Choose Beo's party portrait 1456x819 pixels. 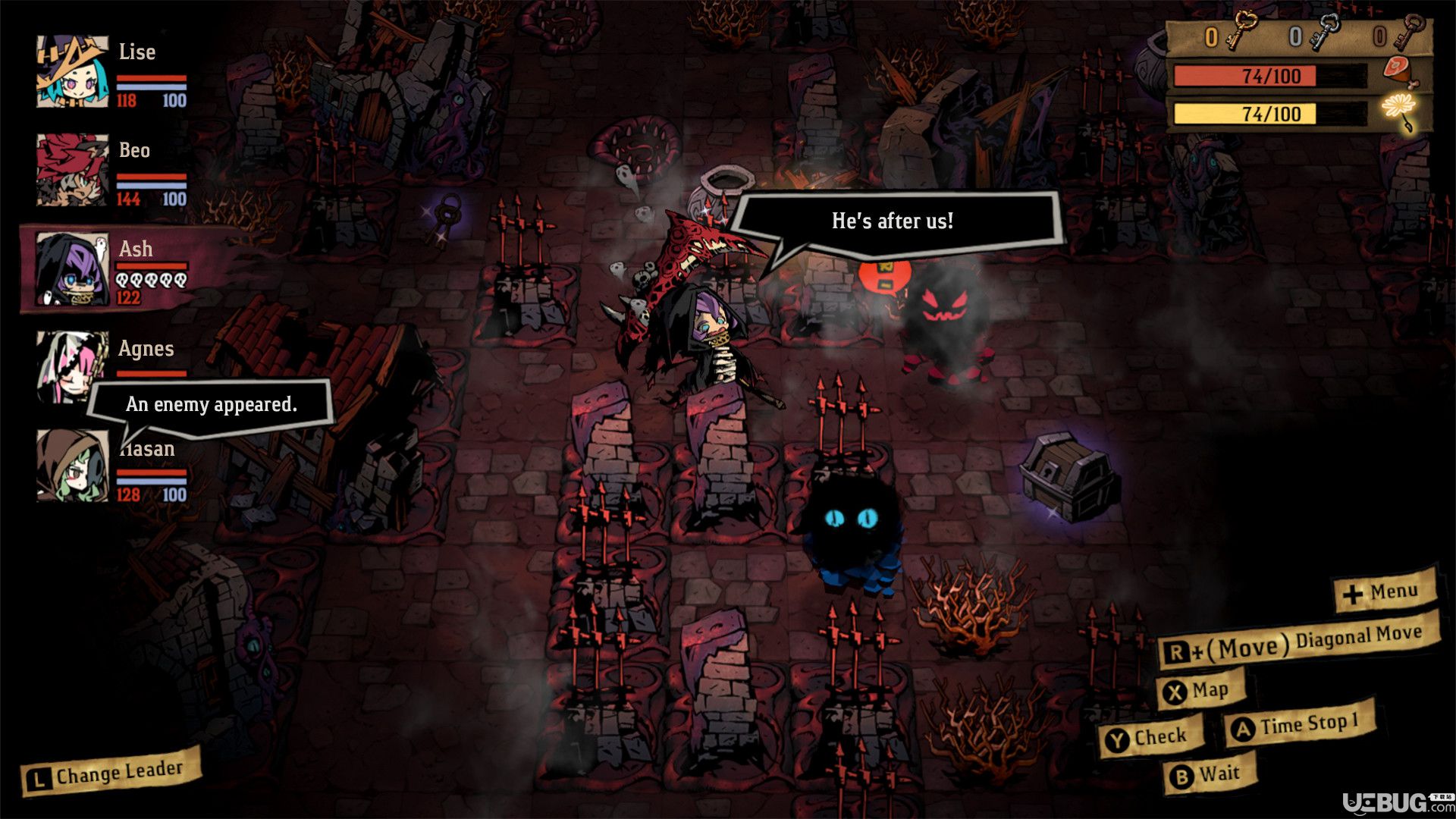point(73,170)
